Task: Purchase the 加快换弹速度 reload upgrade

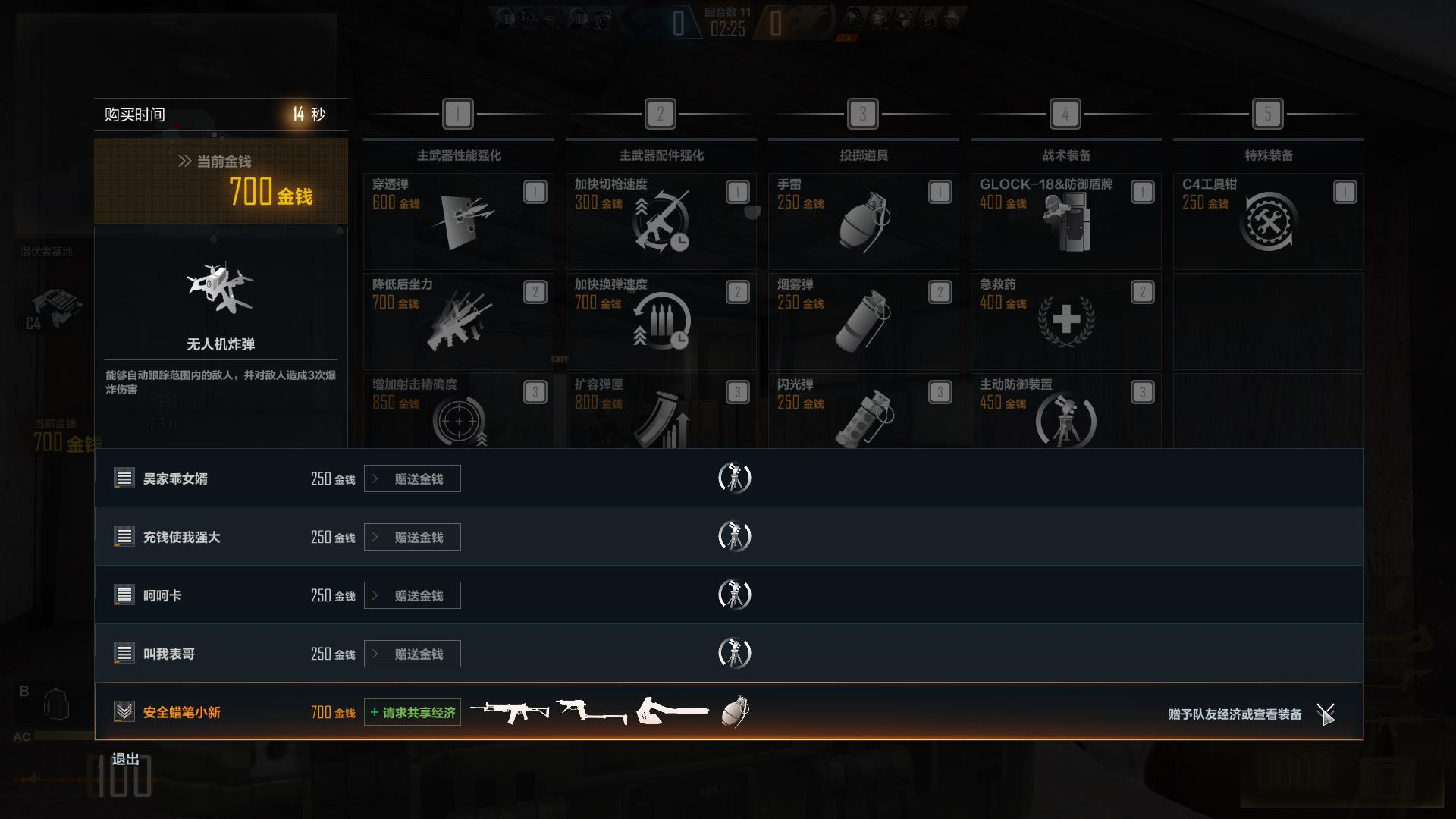Action: pos(661,321)
